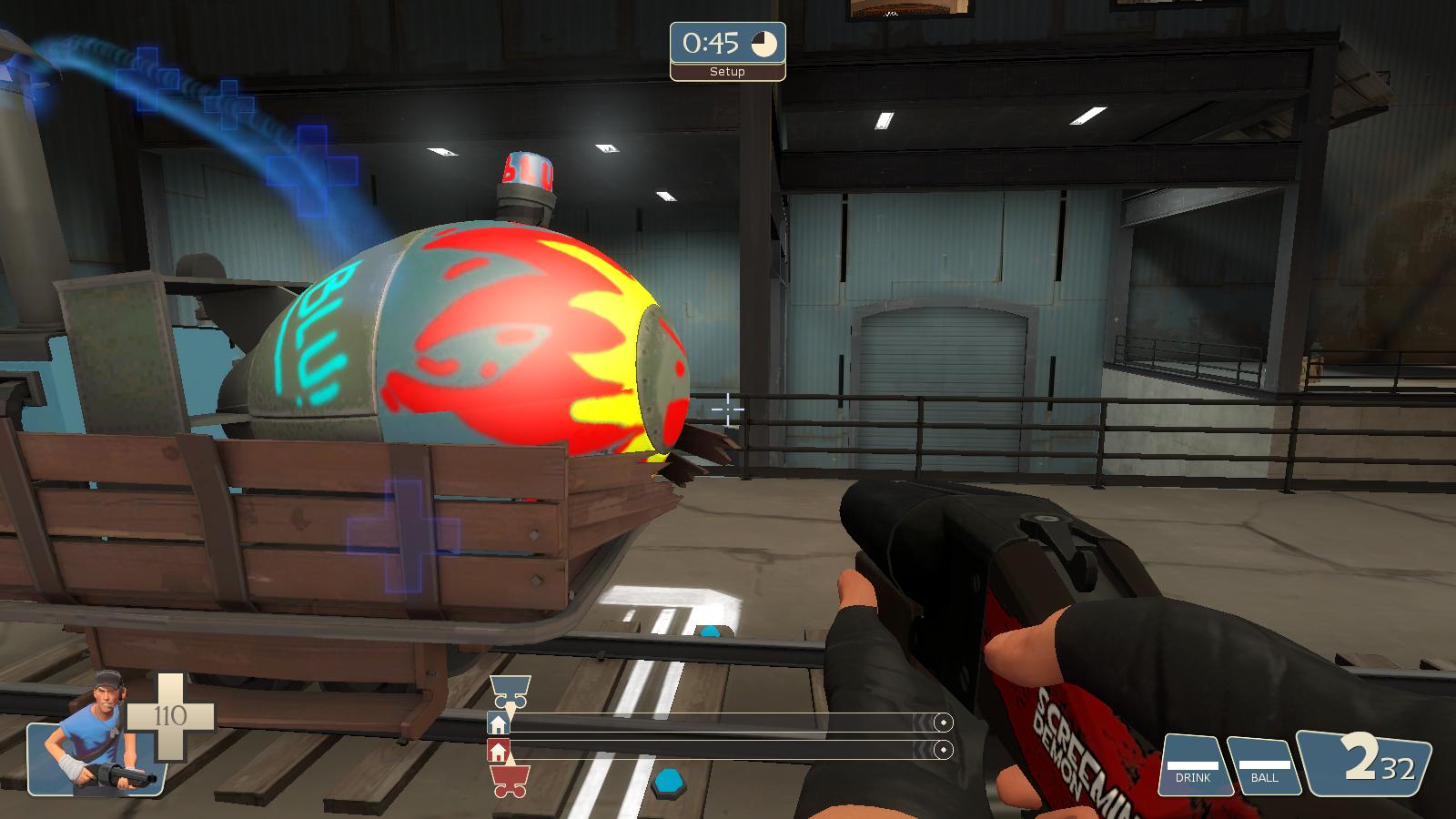Select the DRINK item meter

tap(1194, 765)
